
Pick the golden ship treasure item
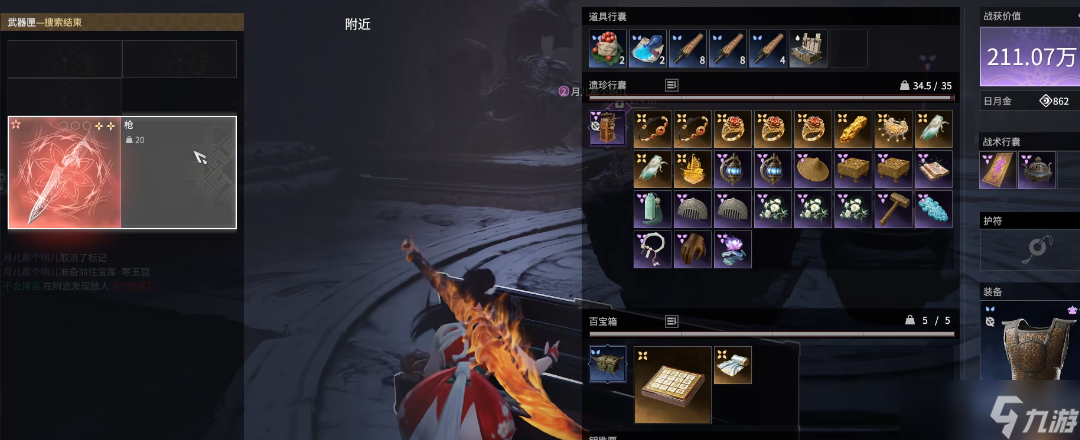coord(692,169)
